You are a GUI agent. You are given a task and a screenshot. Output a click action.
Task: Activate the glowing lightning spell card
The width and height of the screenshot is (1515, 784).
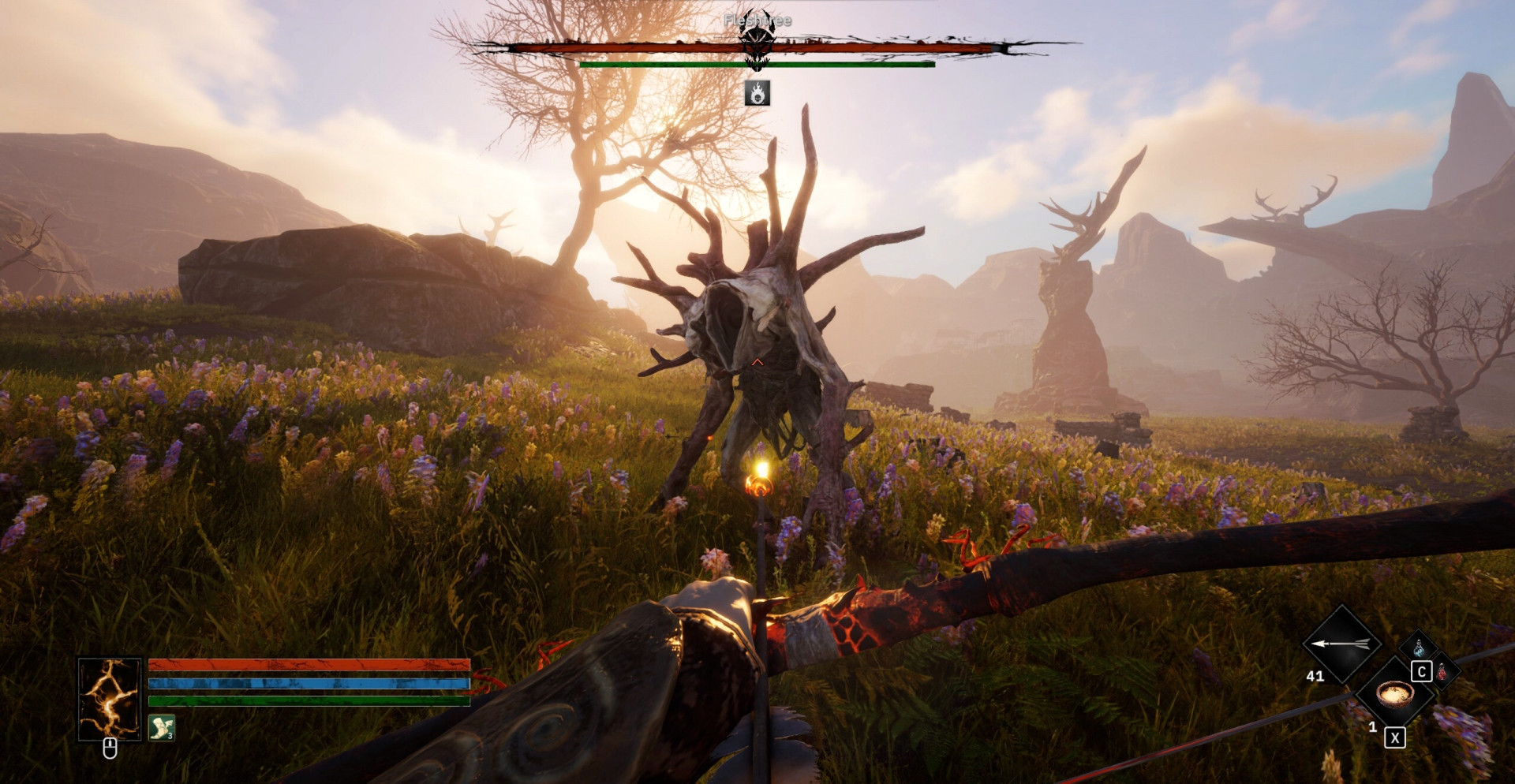[110, 699]
